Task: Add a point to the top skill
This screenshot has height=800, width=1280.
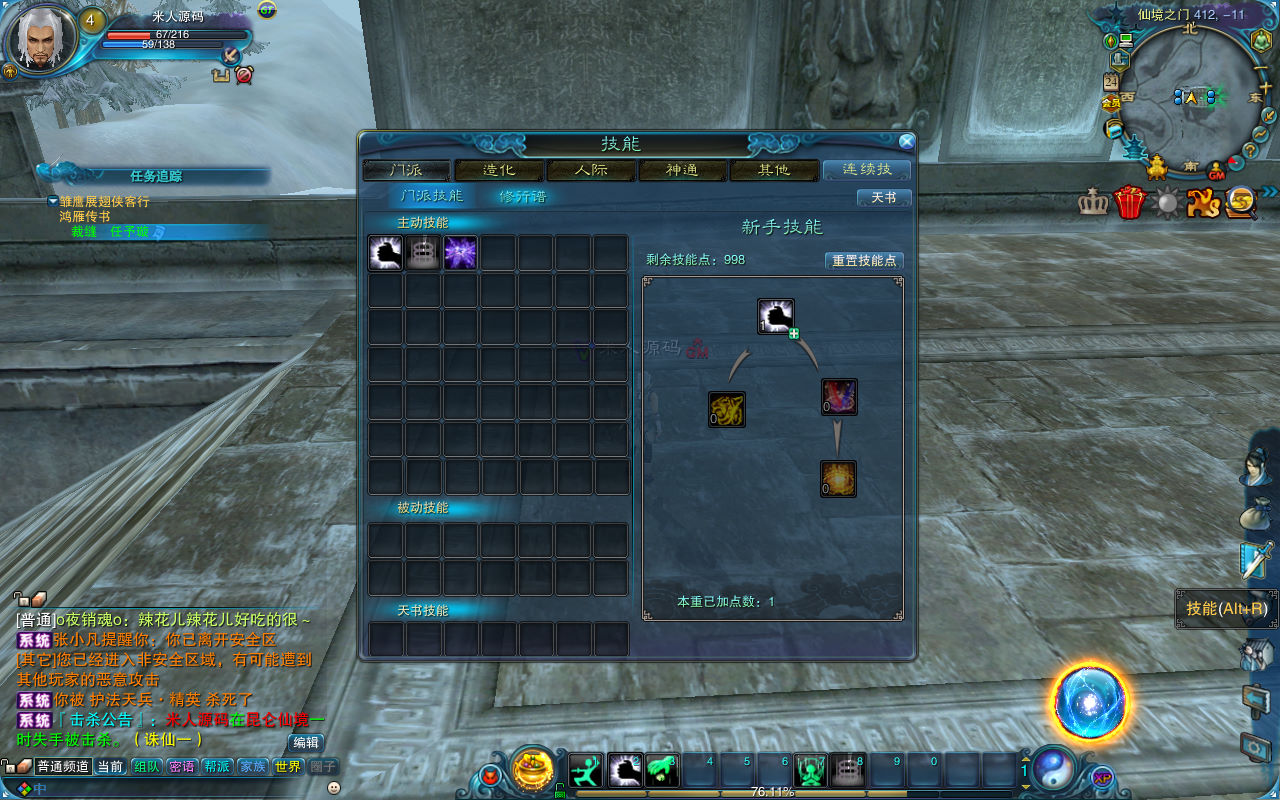Action: point(794,333)
